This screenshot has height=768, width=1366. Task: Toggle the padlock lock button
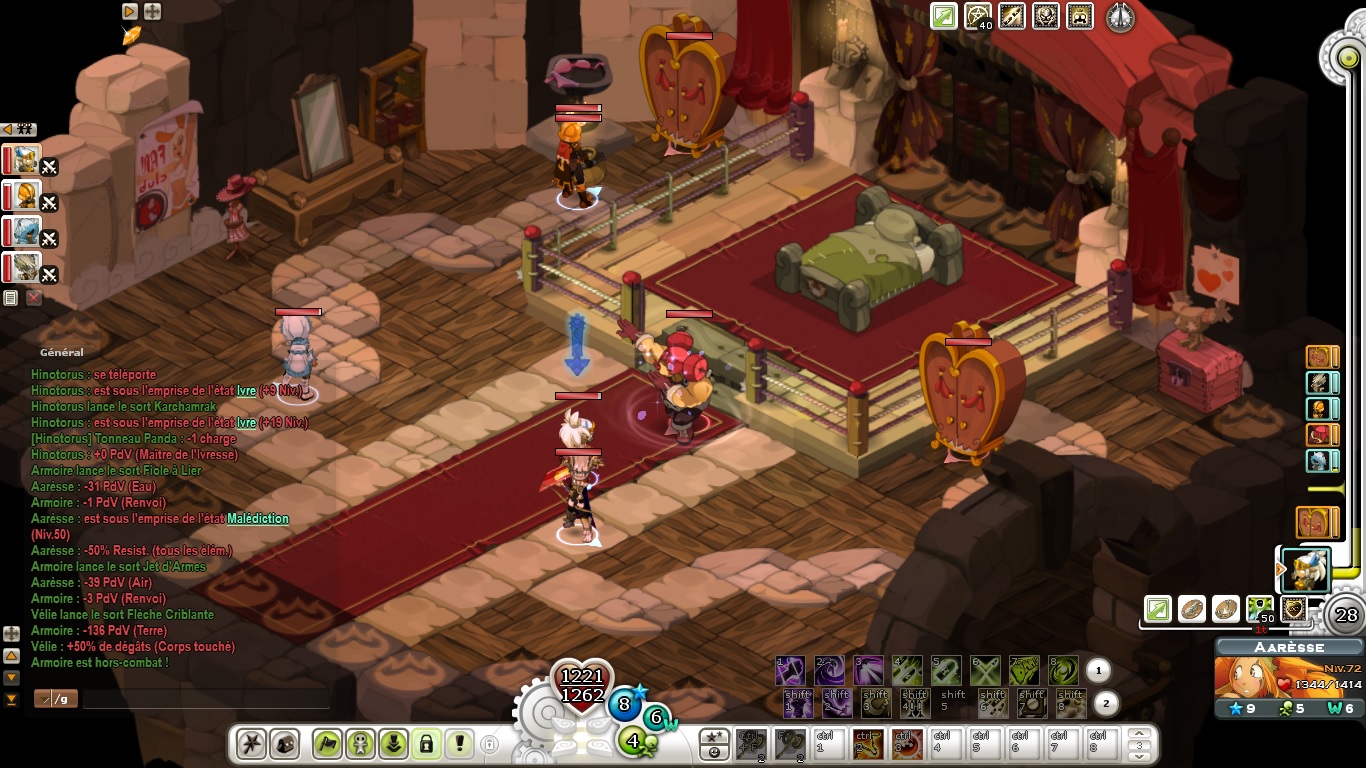click(x=426, y=744)
